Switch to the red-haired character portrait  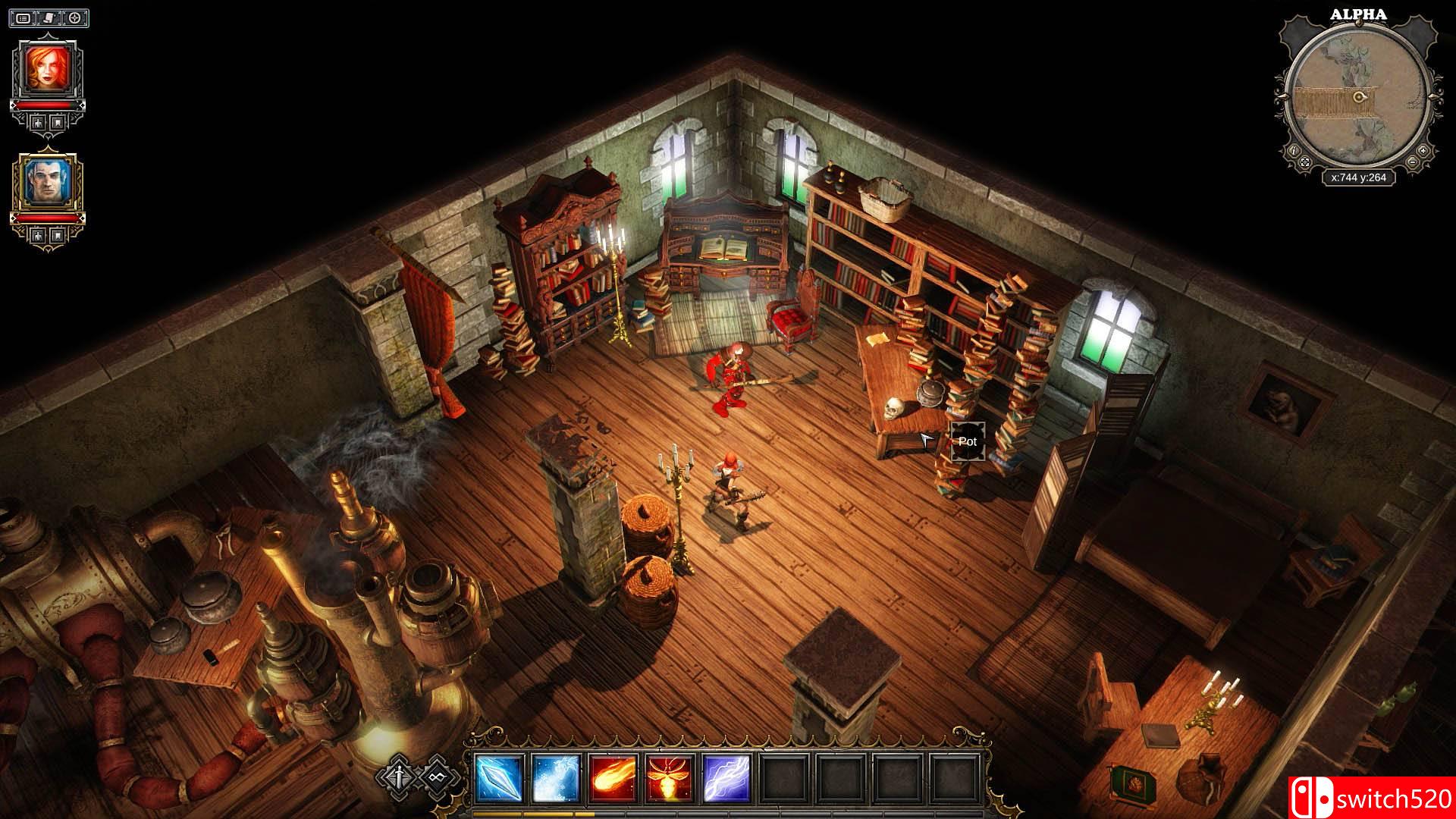[48, 67]
